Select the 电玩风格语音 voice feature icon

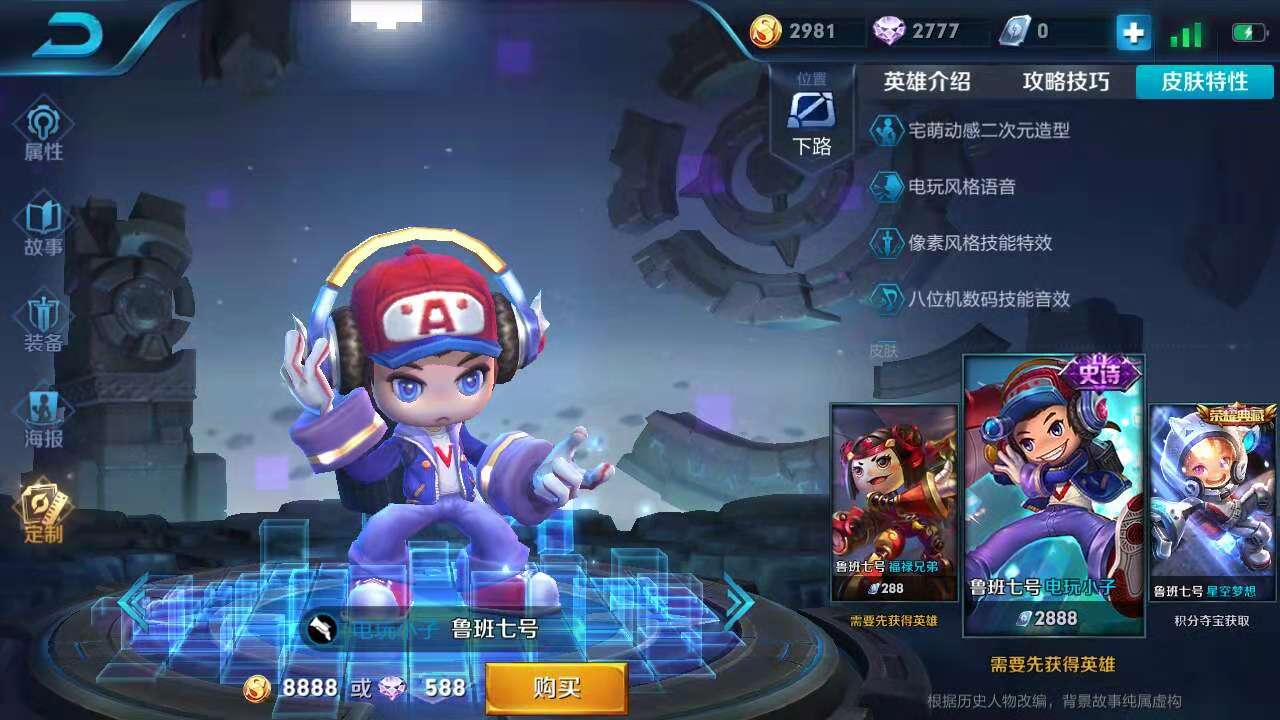coord(886,186)
